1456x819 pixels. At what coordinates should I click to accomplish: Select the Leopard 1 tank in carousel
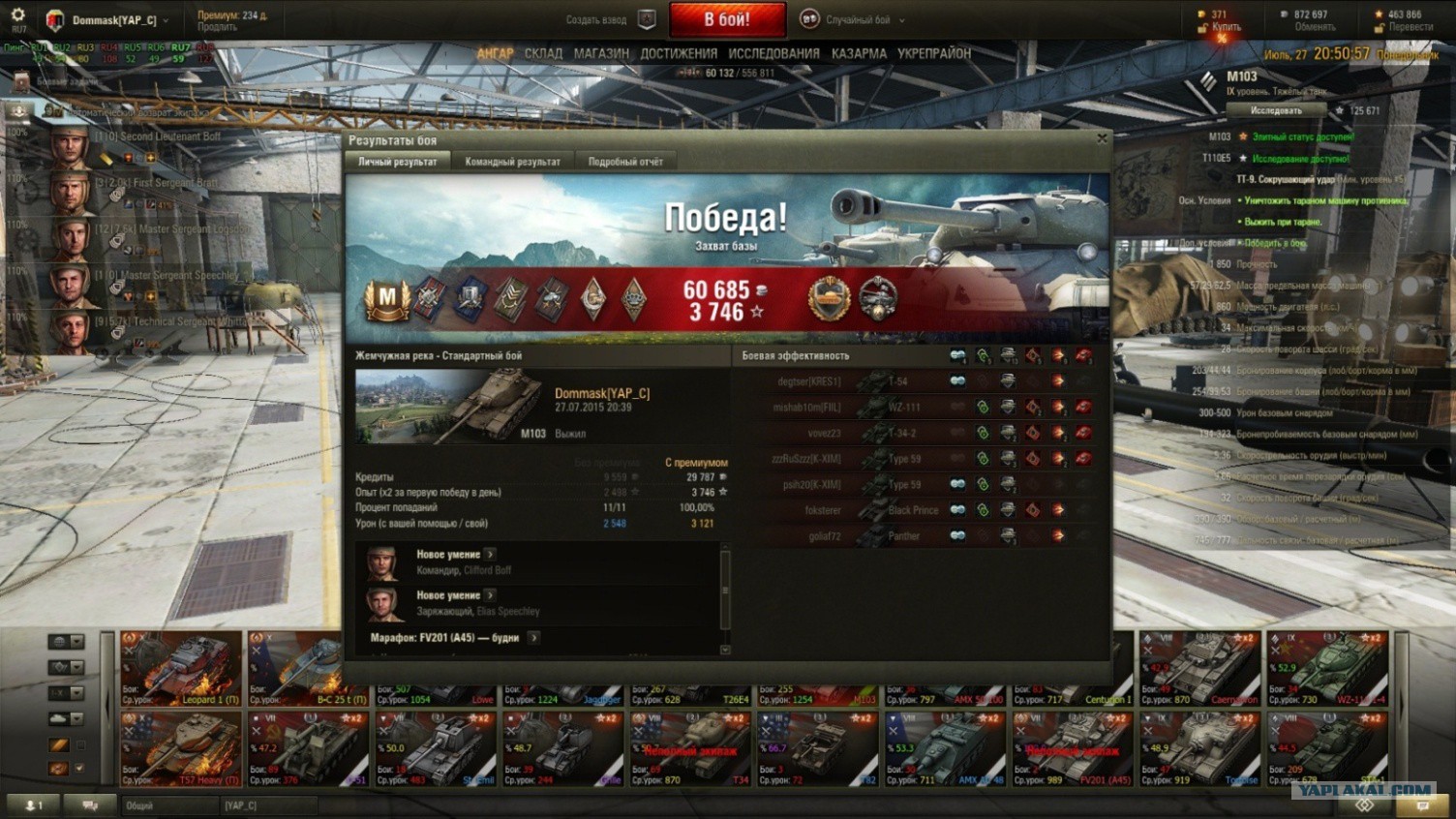coord(181,668)
